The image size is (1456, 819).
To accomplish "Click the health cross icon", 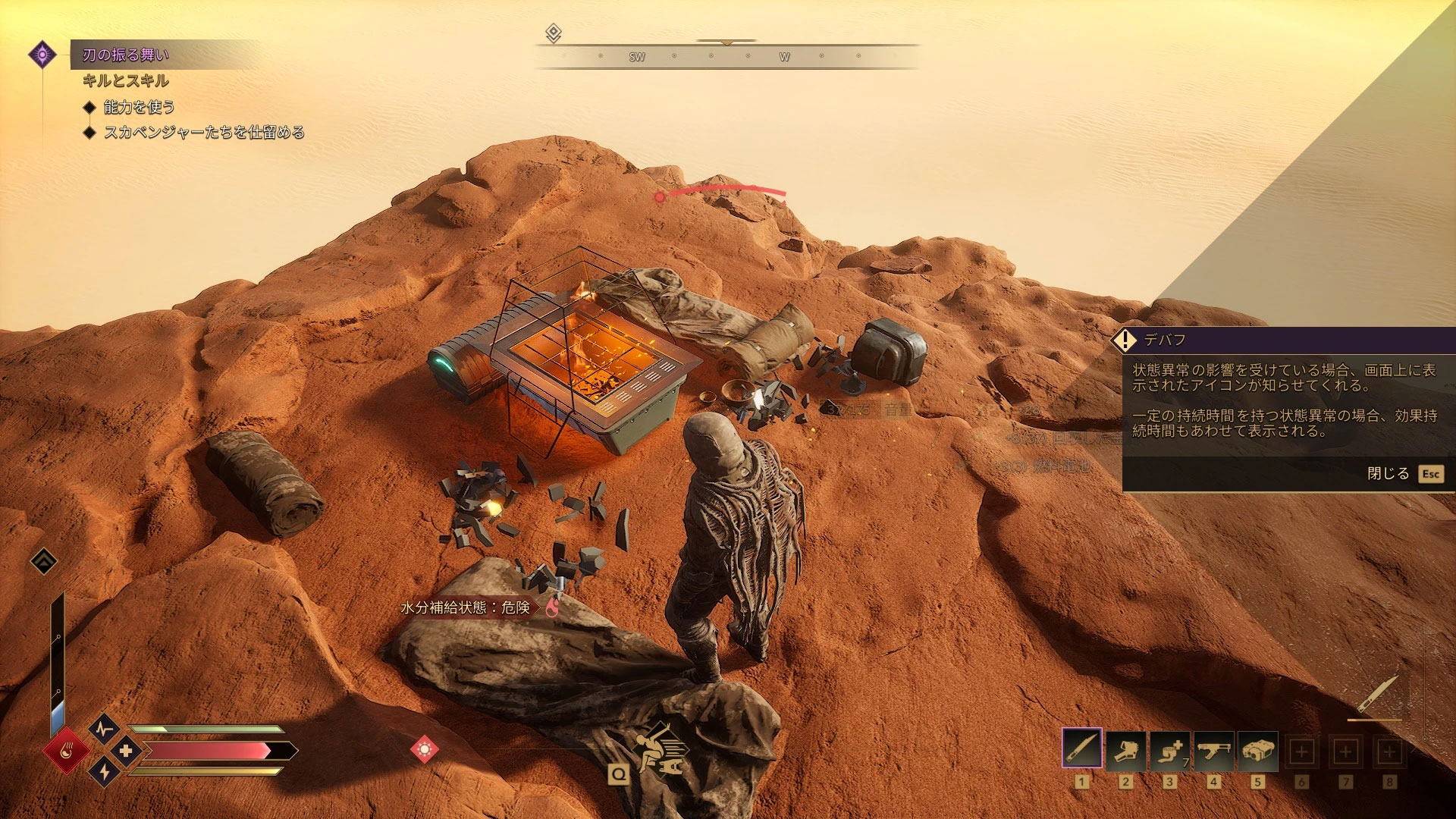I will tap(126, 751).
